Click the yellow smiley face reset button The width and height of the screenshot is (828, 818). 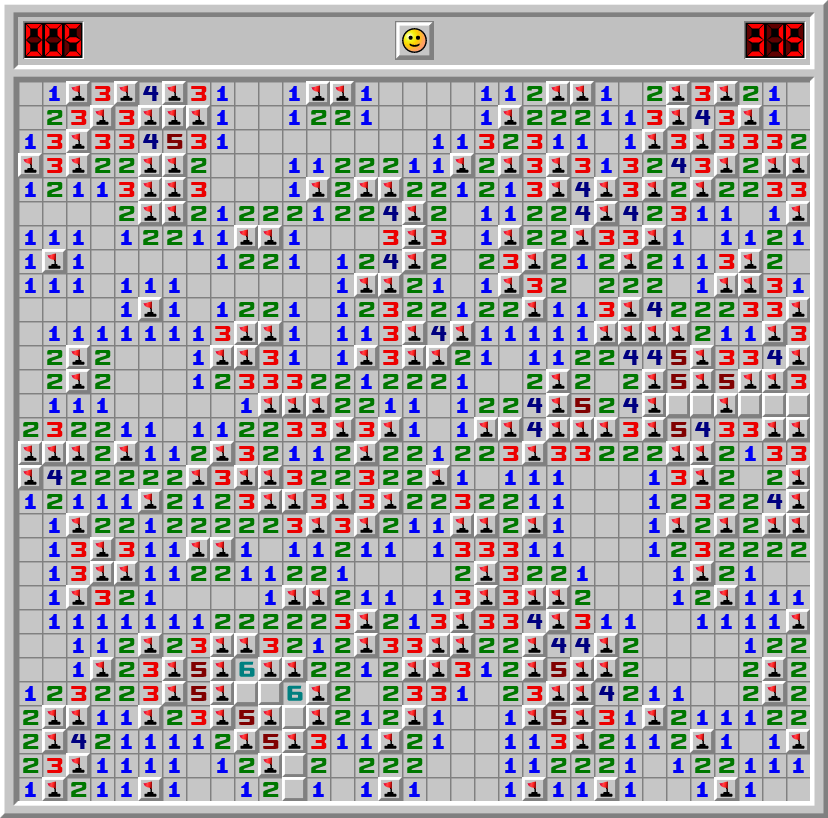click(x=413, y=40)
